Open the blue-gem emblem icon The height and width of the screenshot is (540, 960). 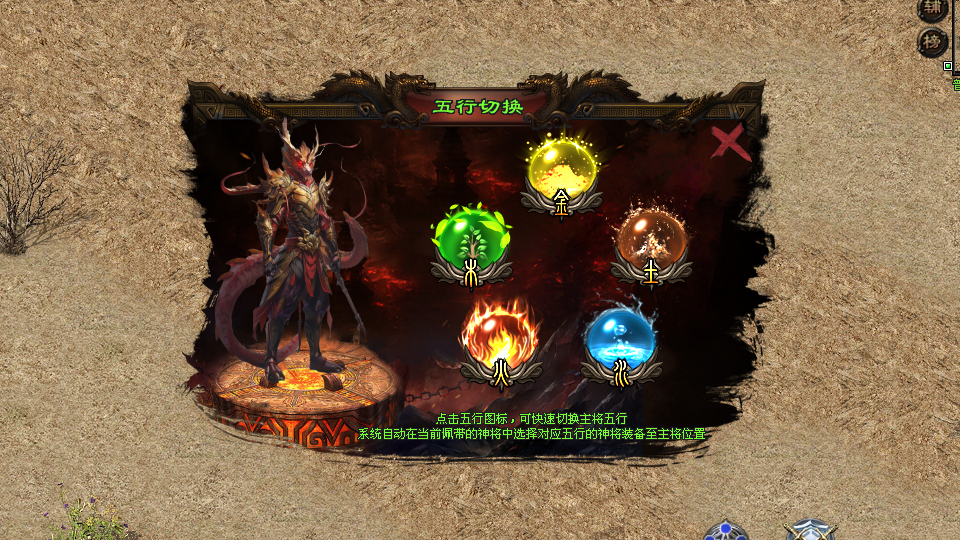click(x=725, y=531)
